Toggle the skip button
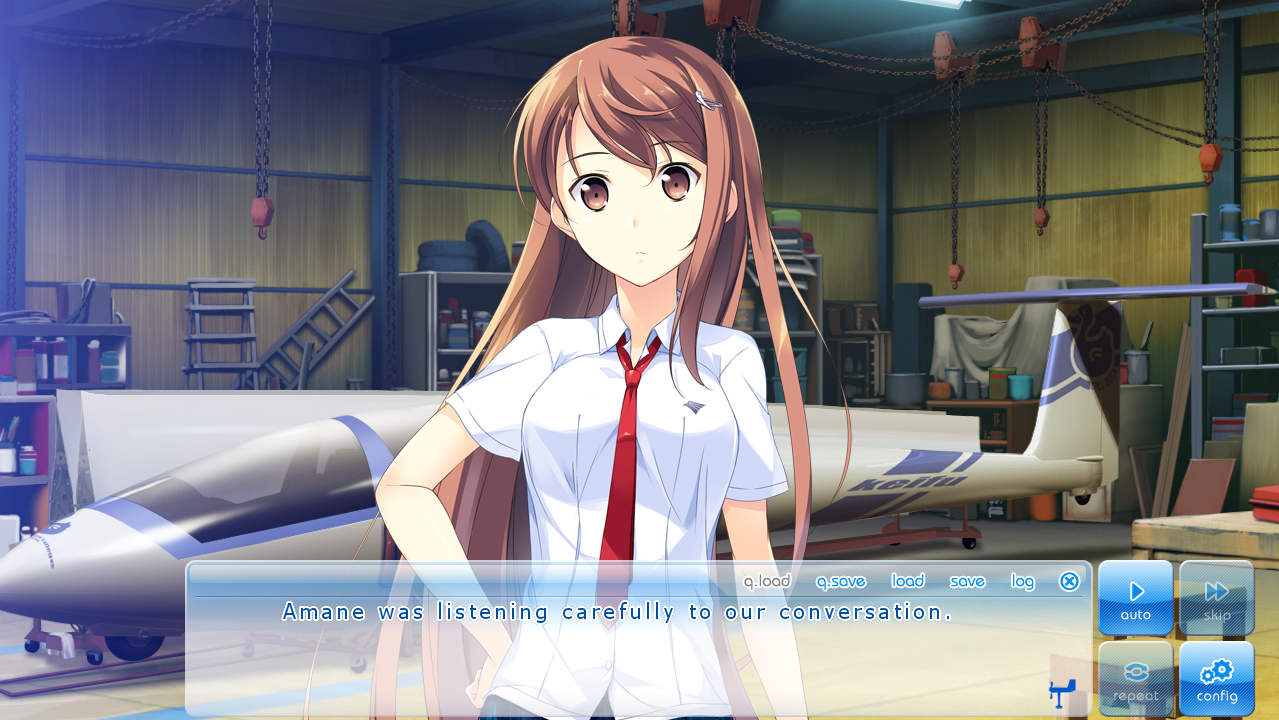This screenshot has width=1279, height=720. click(1216, 598)
